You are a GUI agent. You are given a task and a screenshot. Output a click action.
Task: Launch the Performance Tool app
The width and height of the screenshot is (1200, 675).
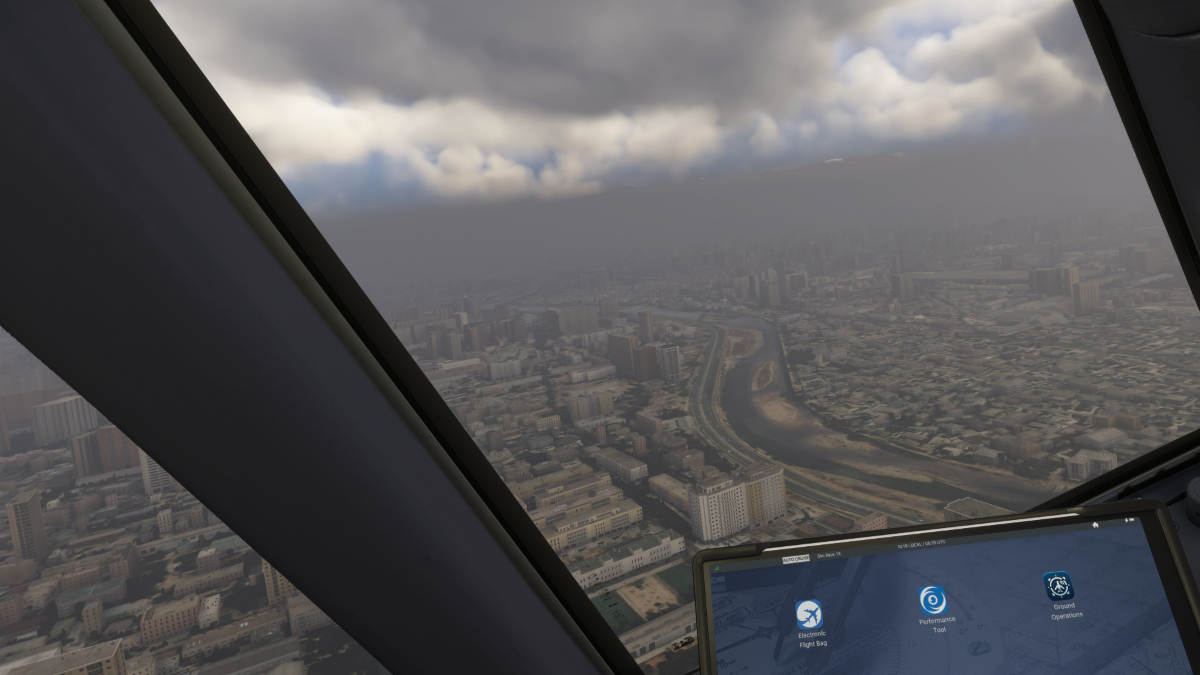[933, 600]
